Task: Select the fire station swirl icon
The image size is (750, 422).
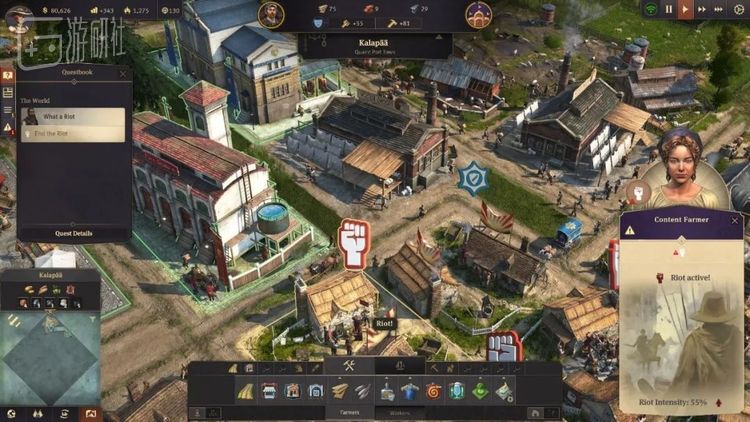Action: (x=433, y=391)
